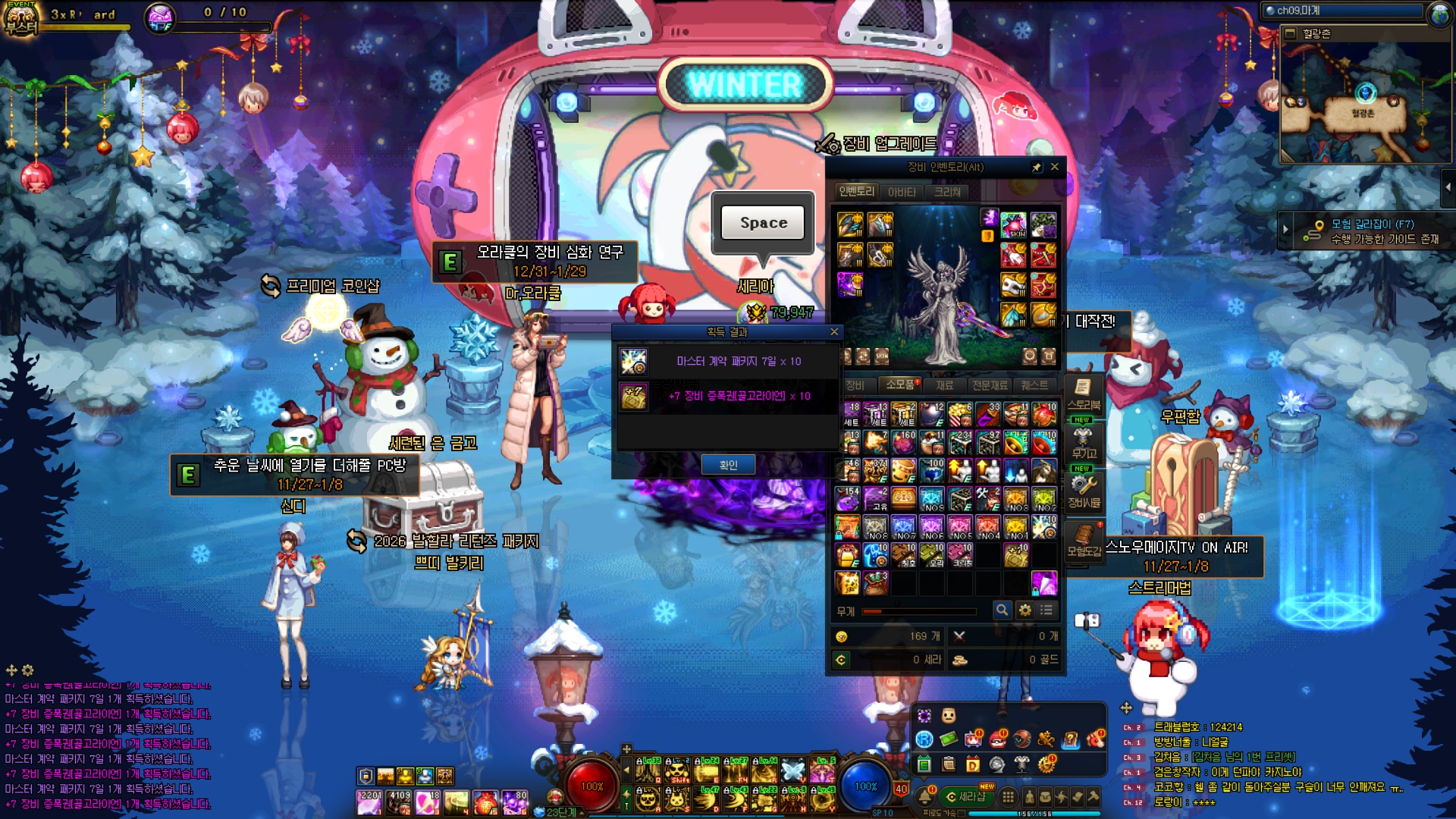The height and width of the screenshot is (819, 1456).
Task: Confirm the acquisition results with 확인
Action: pos(727,465)
